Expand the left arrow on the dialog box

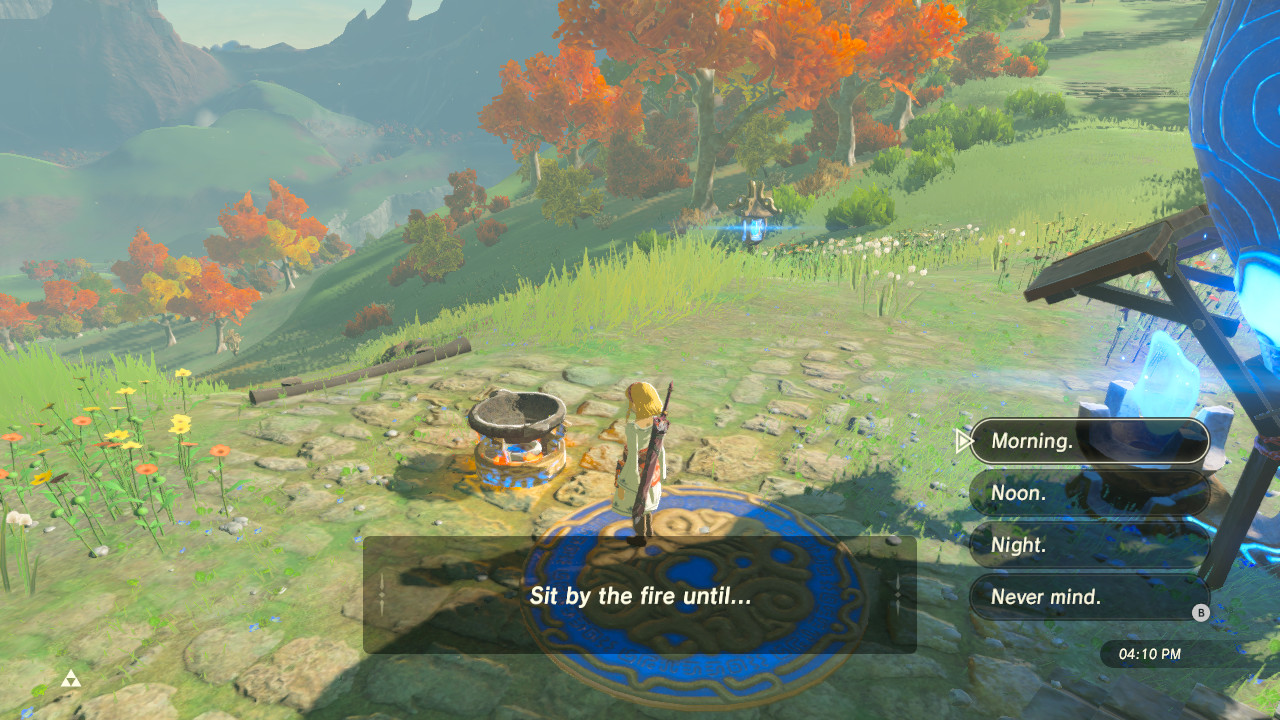point(381,595)
